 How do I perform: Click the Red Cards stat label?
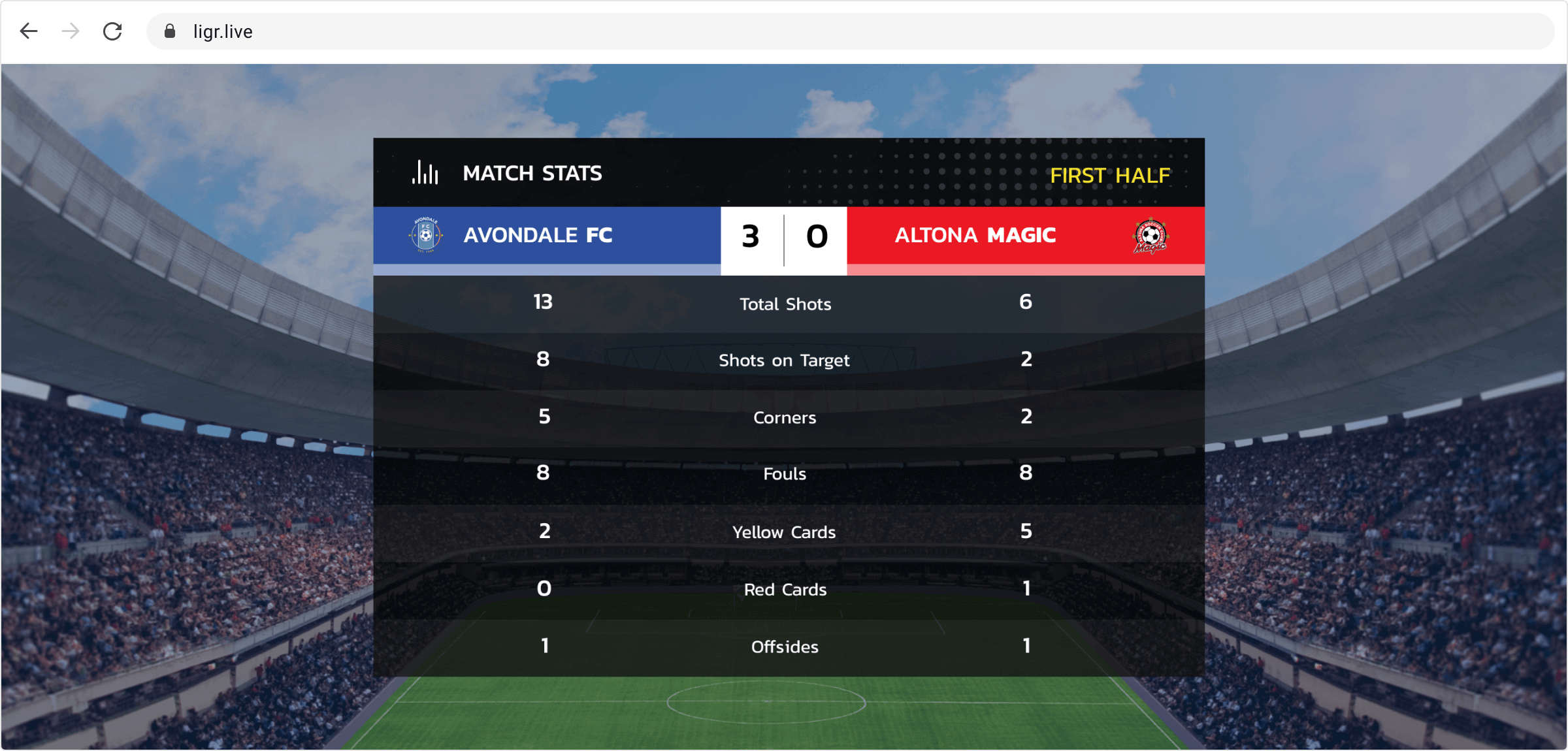click(784, 589)
